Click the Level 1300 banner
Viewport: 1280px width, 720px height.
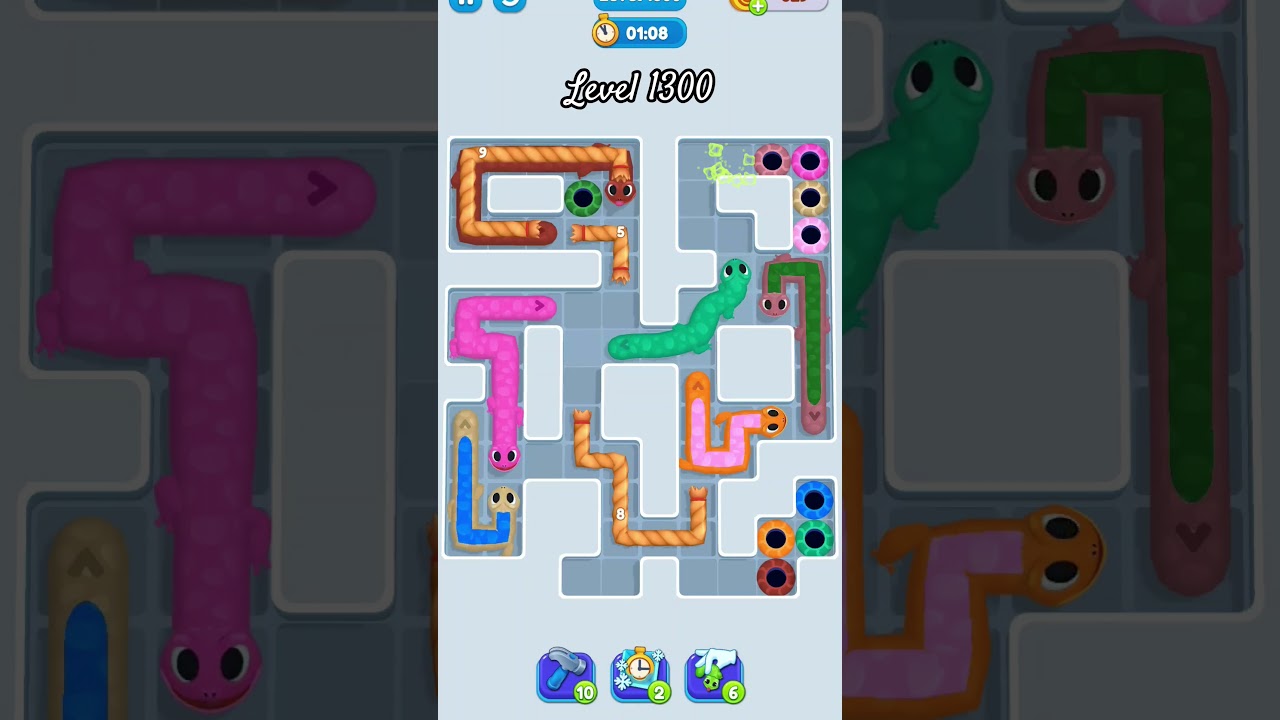pos(640,88)
